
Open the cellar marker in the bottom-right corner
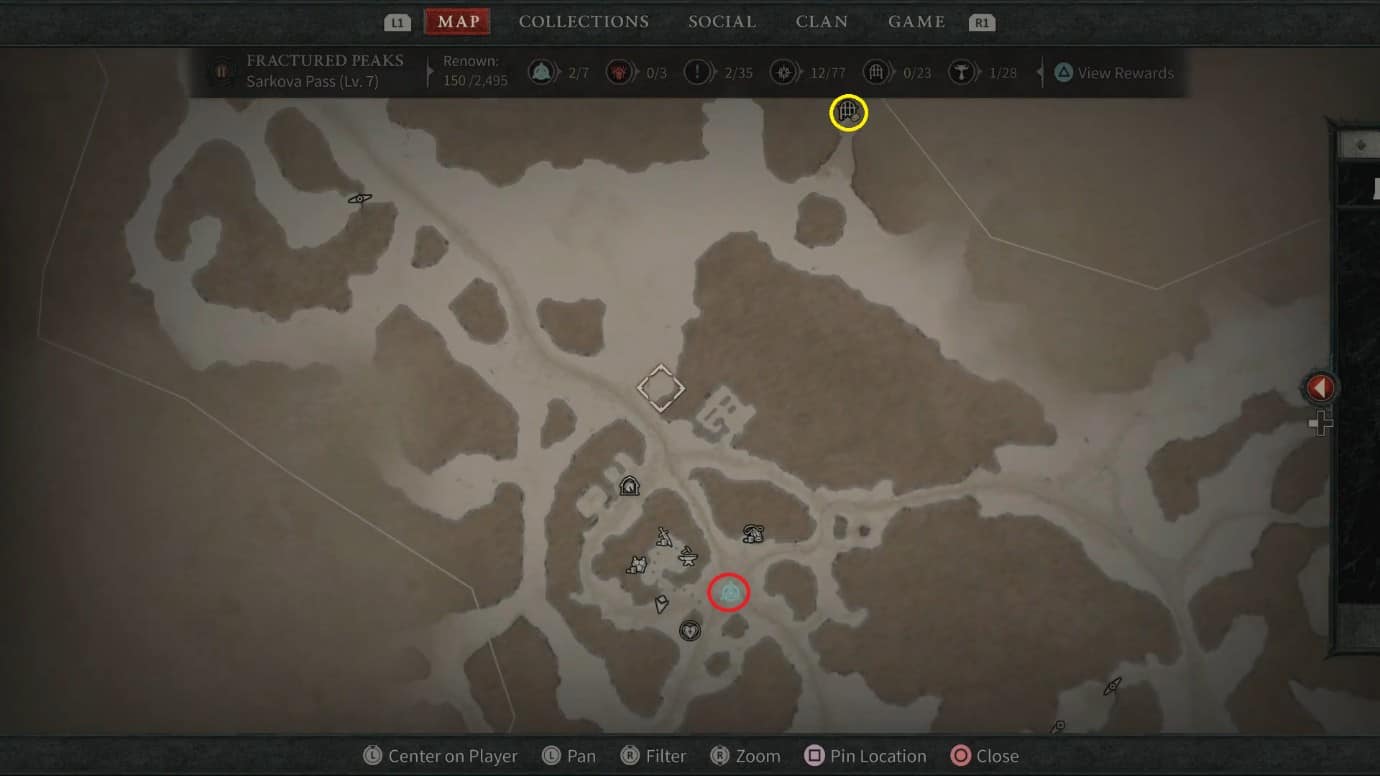coord(1112,687)
